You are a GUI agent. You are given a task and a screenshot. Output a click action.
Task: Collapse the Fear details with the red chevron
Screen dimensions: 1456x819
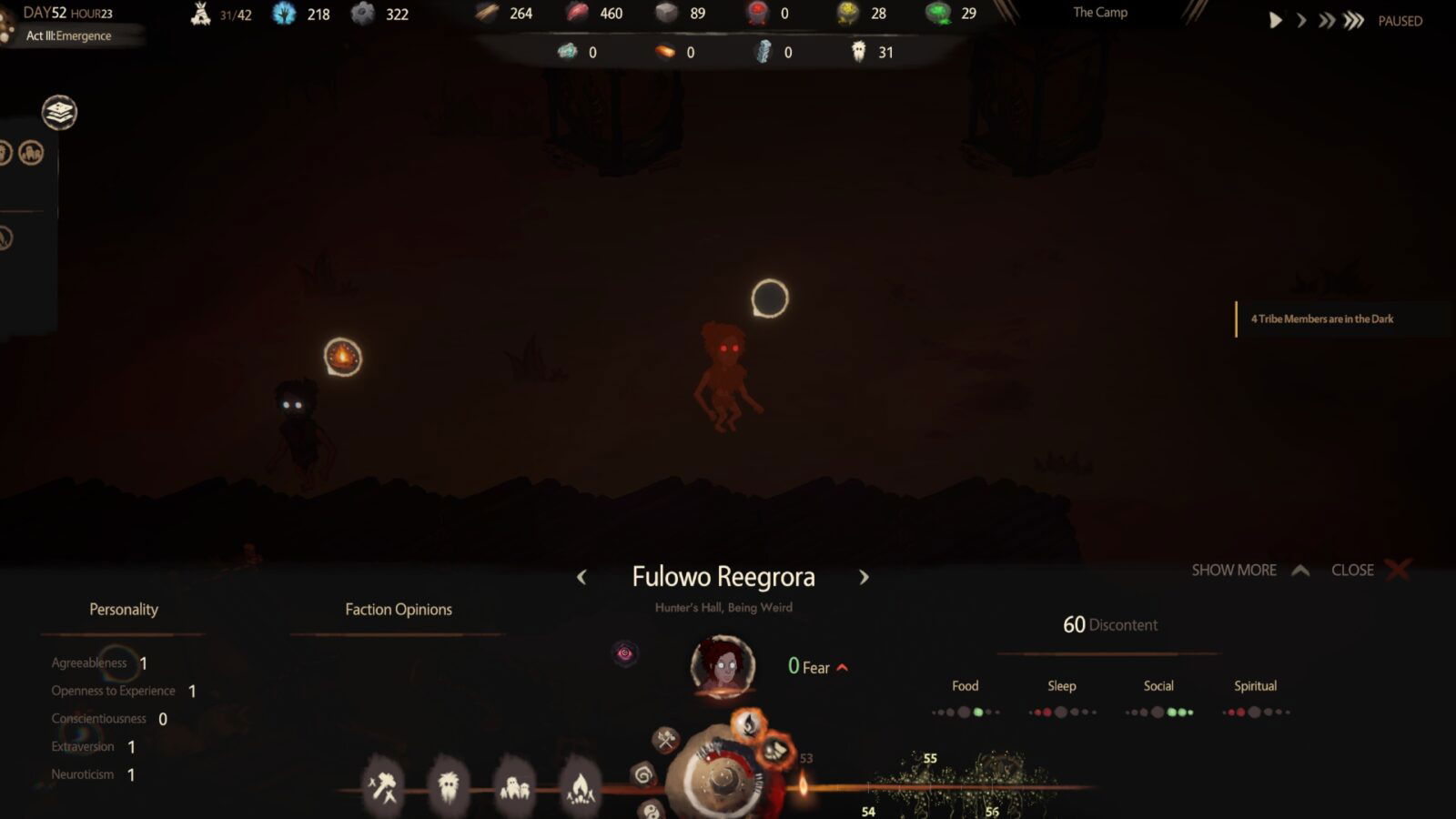tap(842, 667)
